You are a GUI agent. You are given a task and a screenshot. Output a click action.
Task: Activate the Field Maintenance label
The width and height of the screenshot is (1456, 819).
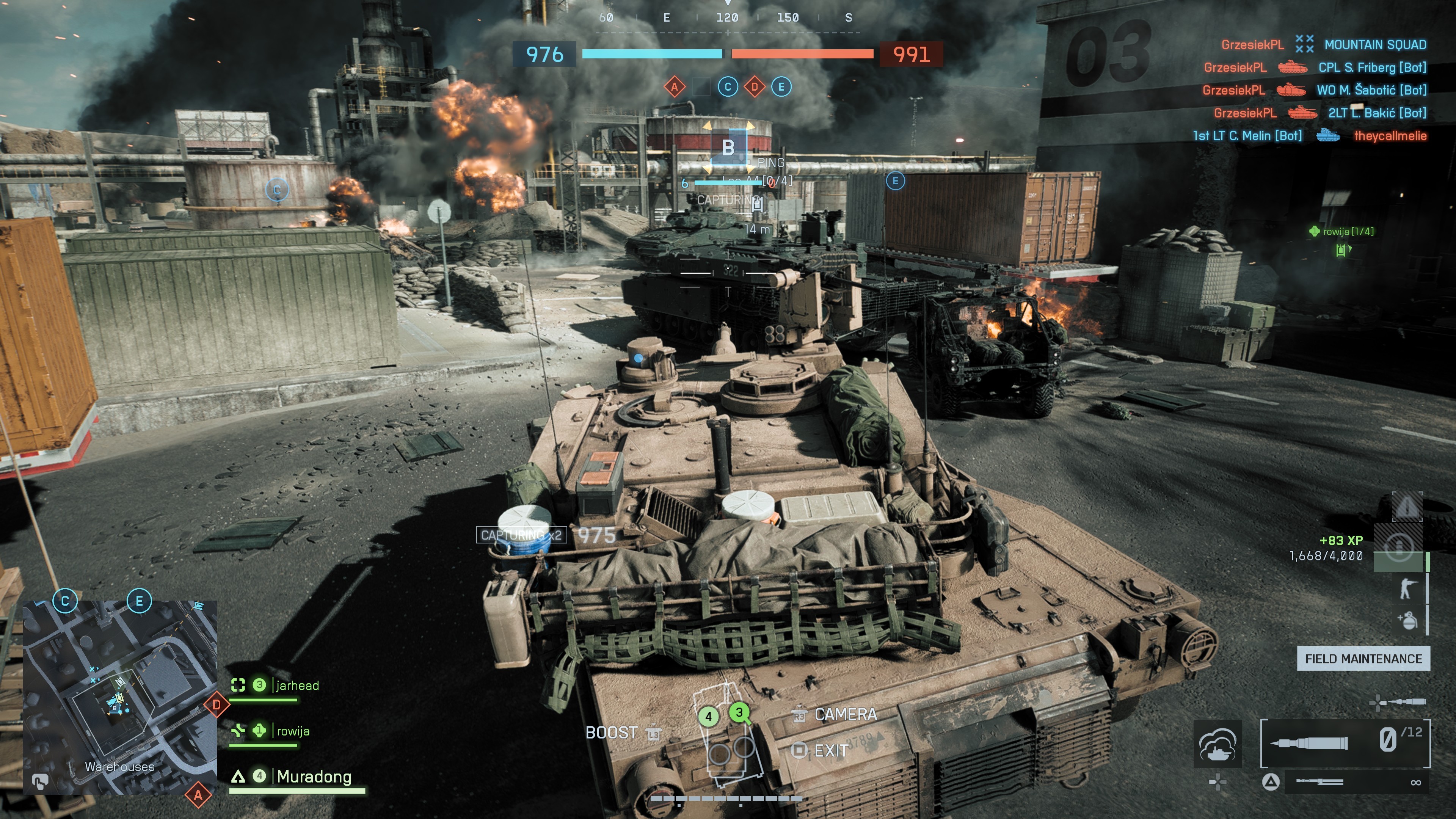[1363, 659]
